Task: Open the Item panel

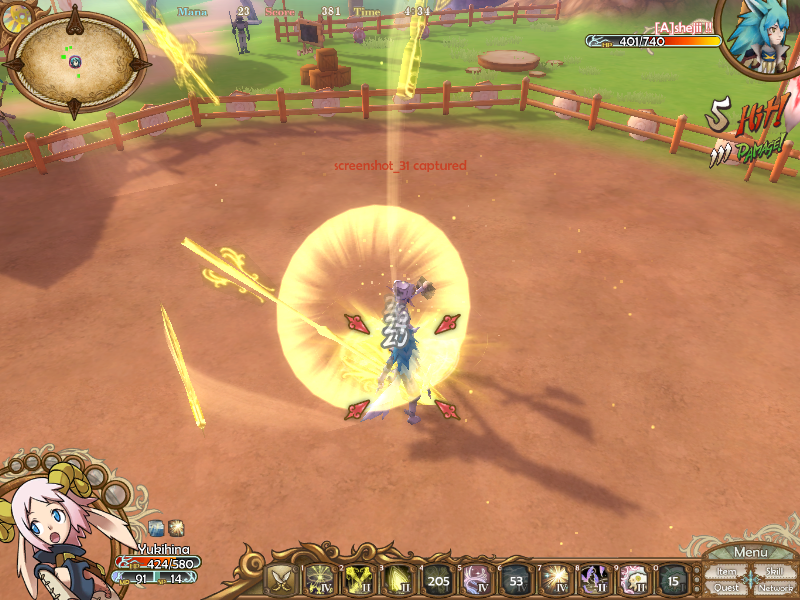Action: 727,571
